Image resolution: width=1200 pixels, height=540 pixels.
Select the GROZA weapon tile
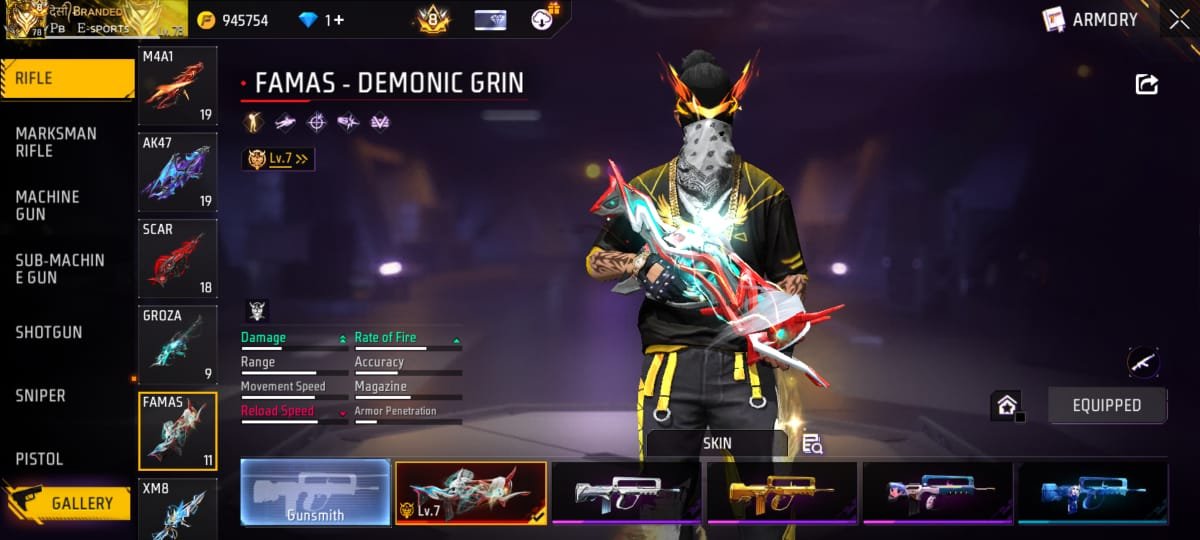point(177,344)
